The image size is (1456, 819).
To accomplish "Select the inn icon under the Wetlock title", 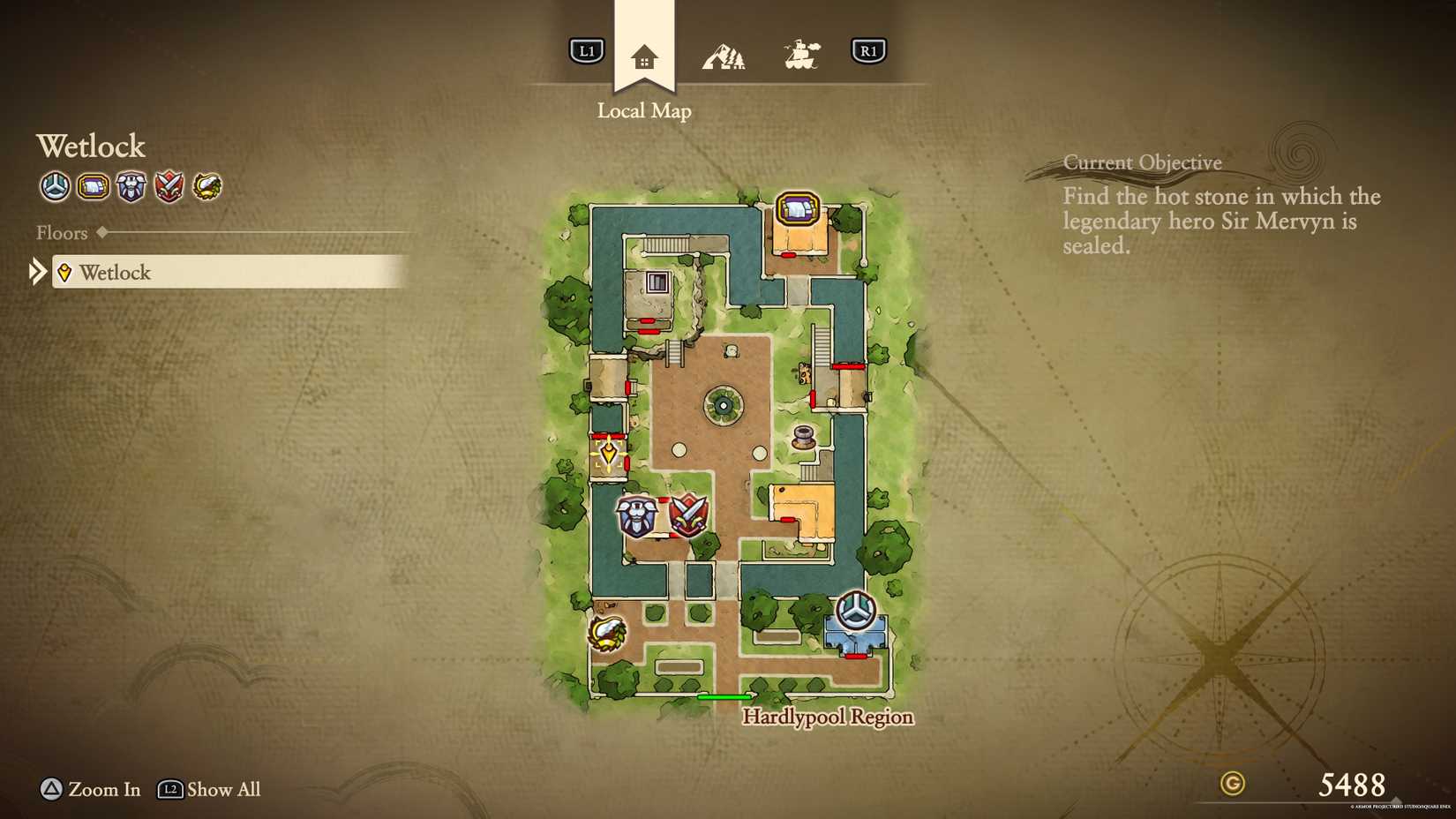I will click(x=94, y=187).
